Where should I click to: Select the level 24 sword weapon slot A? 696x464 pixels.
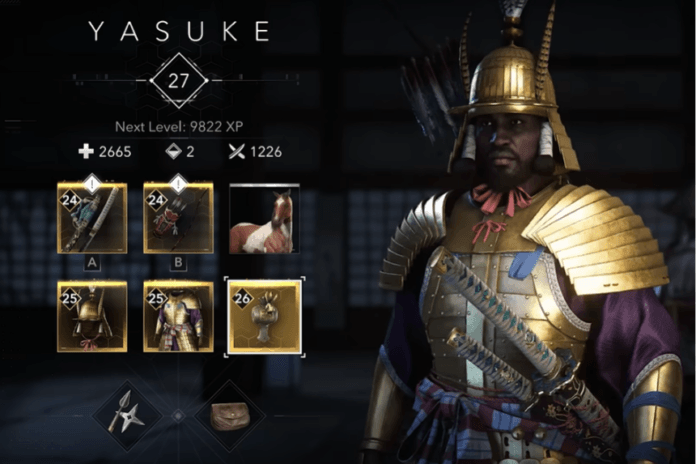(x=92, y=218)
